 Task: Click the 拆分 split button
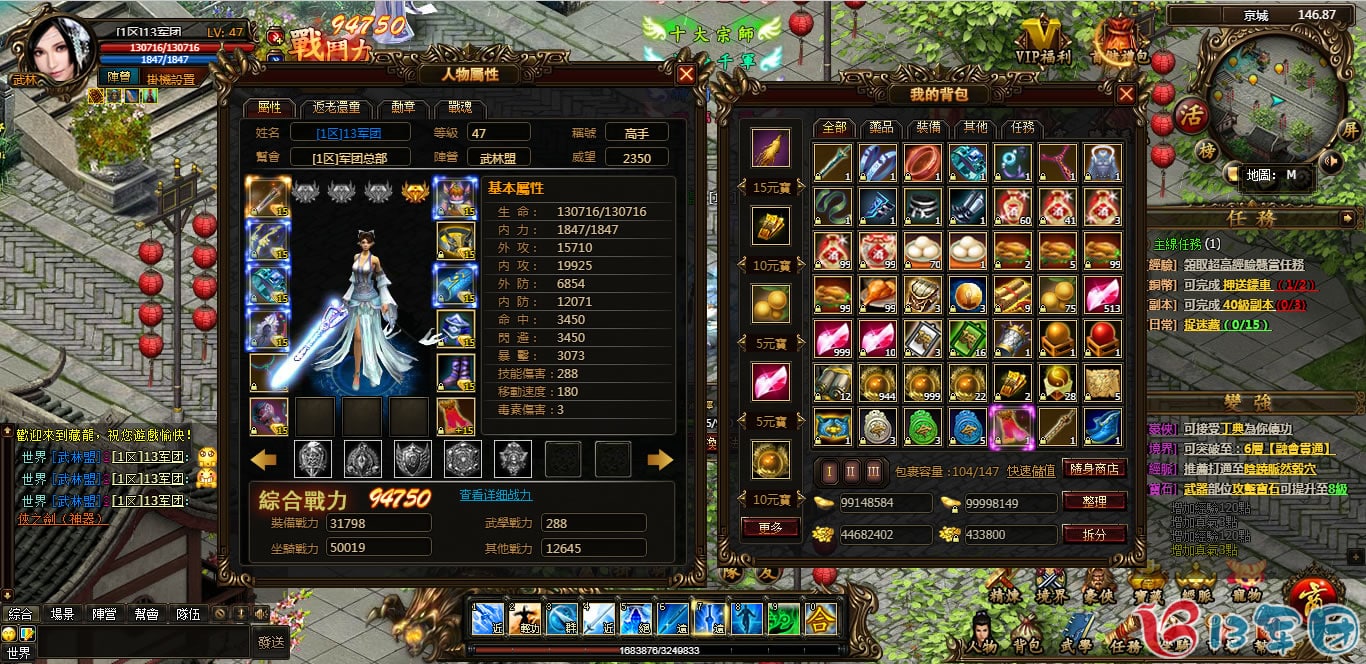pyautogui.click(x=1094, y=534)
